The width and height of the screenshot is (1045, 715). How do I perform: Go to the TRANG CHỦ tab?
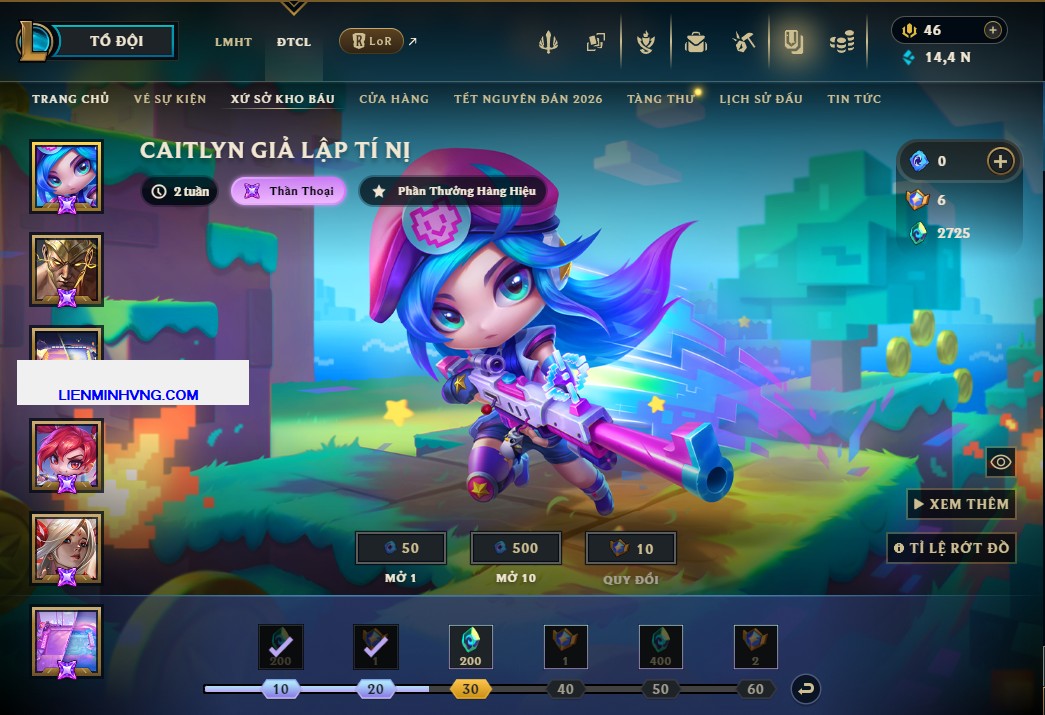pyautogui.click(x=70, y=99)
